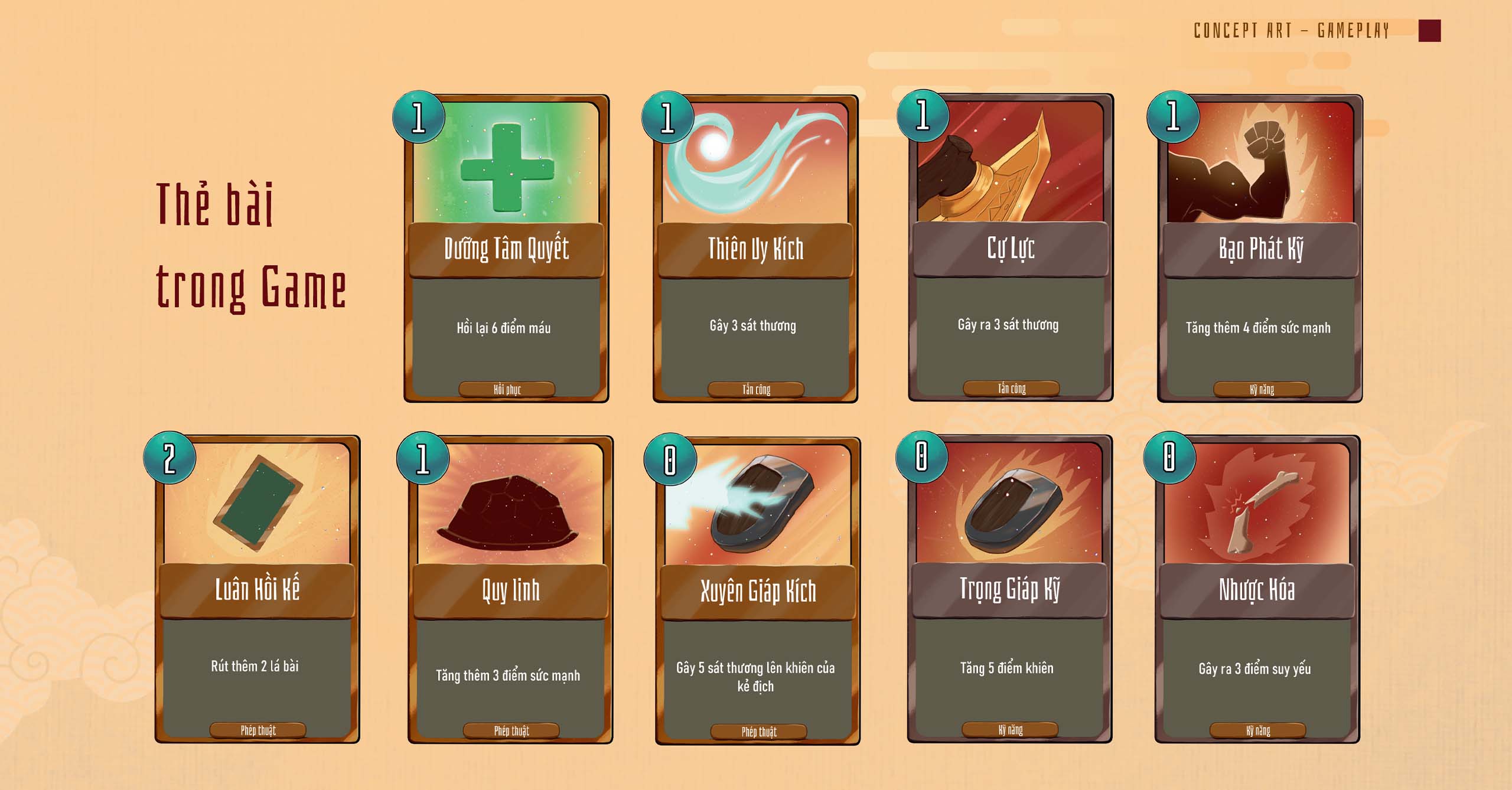Select the Quy linh turtle shell card
Image resolution: width=1512 pixels, height=790 pixels.
tap(510, 590)
